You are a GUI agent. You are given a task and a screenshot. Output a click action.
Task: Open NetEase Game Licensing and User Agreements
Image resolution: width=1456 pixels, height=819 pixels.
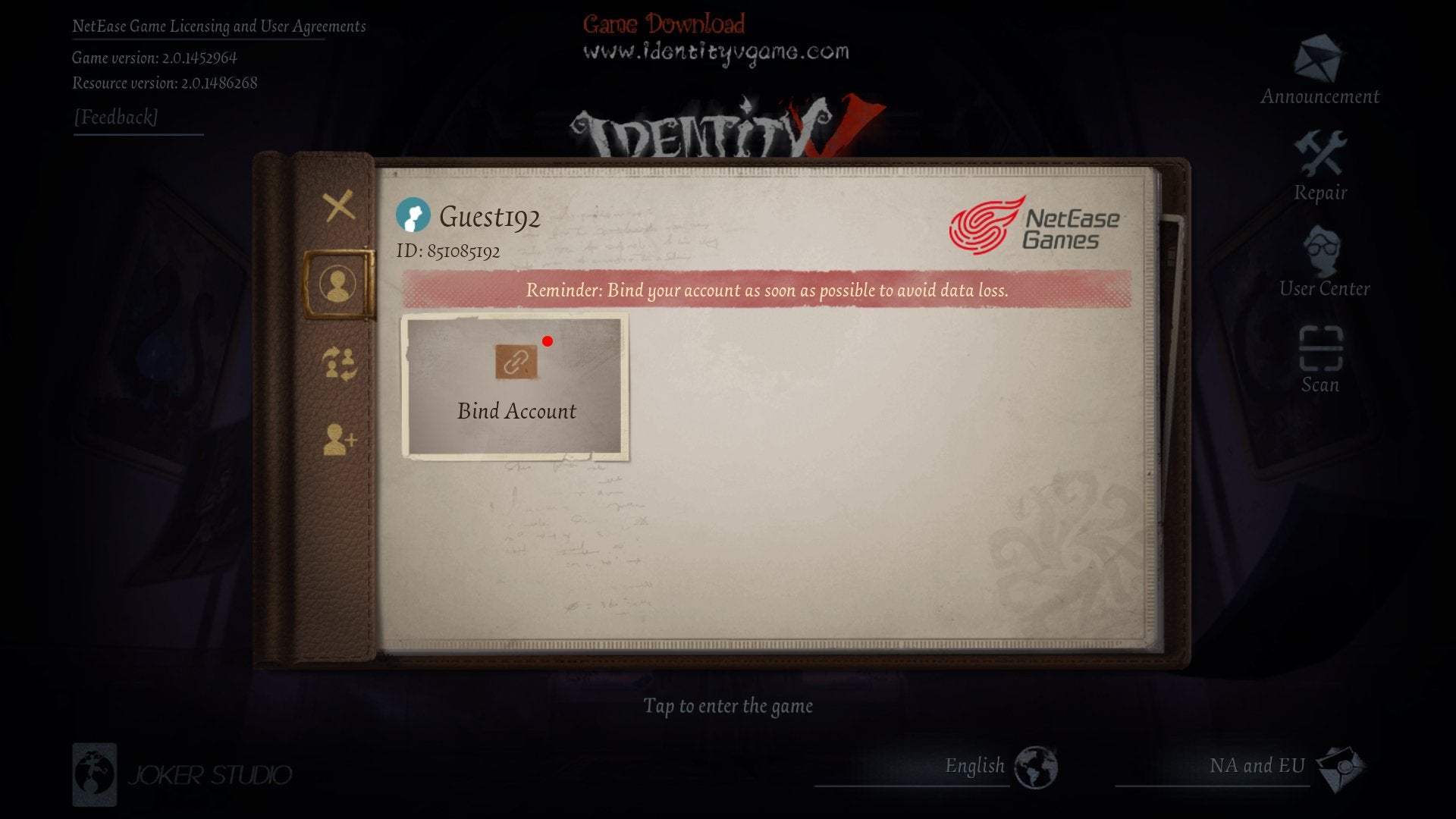[x=219, y=25]
